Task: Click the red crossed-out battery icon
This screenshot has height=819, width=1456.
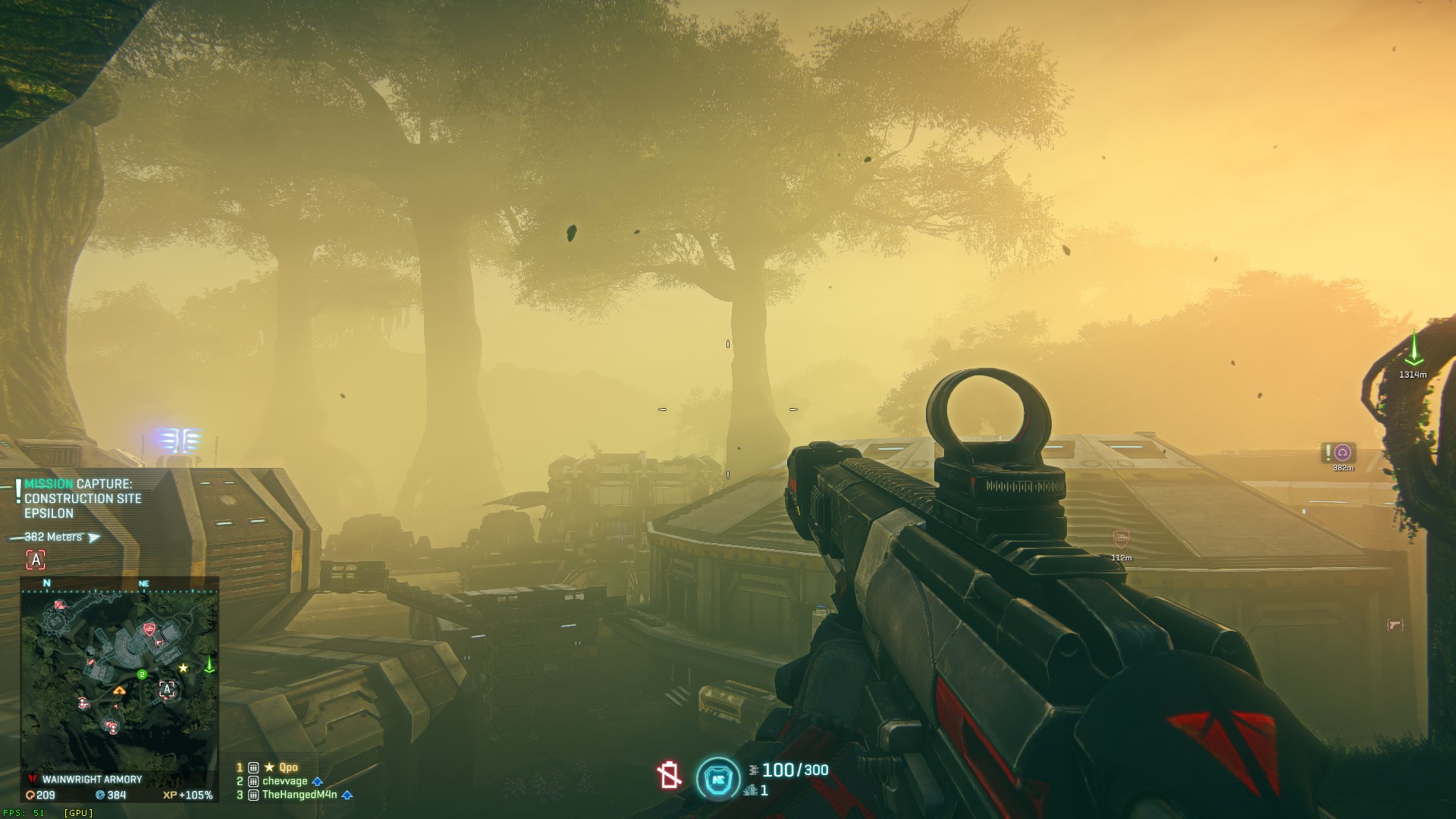Action: [669, 776]
